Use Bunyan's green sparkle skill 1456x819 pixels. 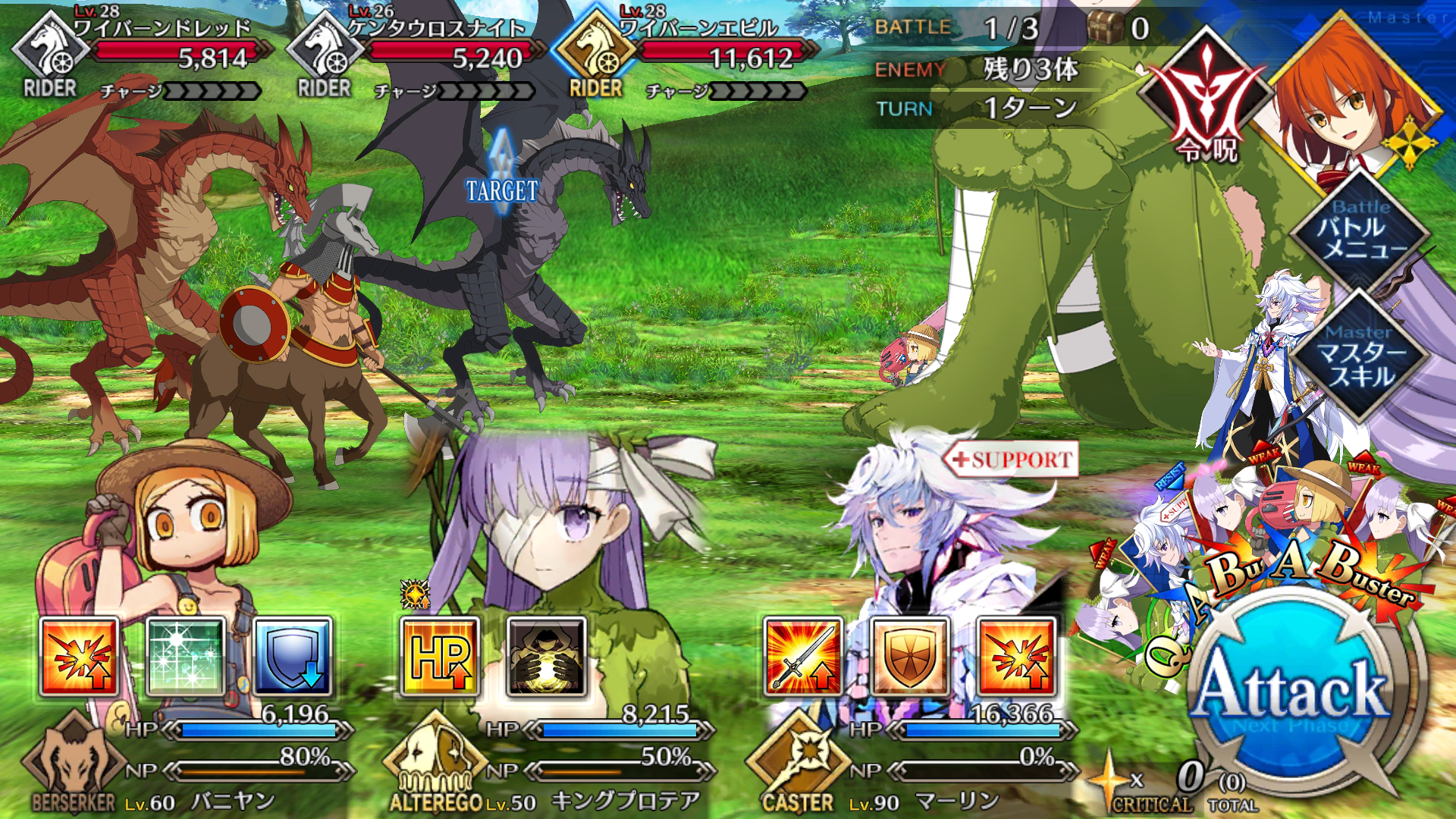(186, 657)
